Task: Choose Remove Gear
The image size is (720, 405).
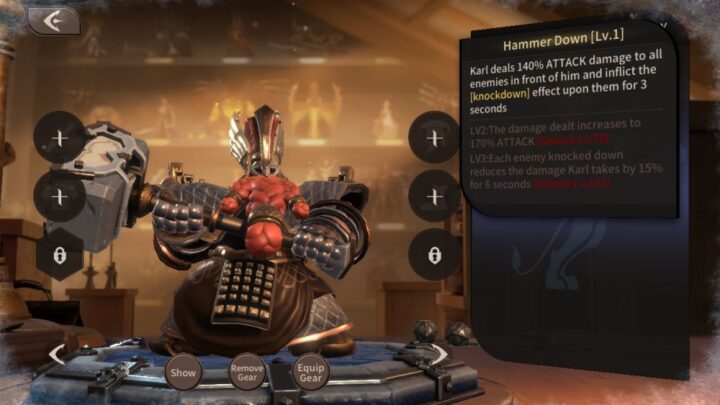Action: [247, 371]
